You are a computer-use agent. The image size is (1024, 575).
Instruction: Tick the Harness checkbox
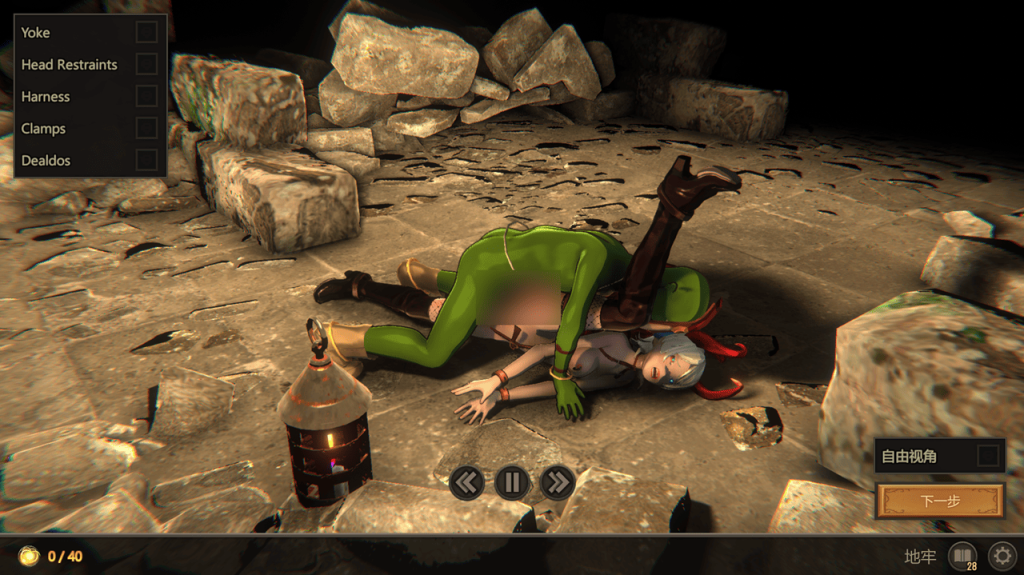[147, 96]
